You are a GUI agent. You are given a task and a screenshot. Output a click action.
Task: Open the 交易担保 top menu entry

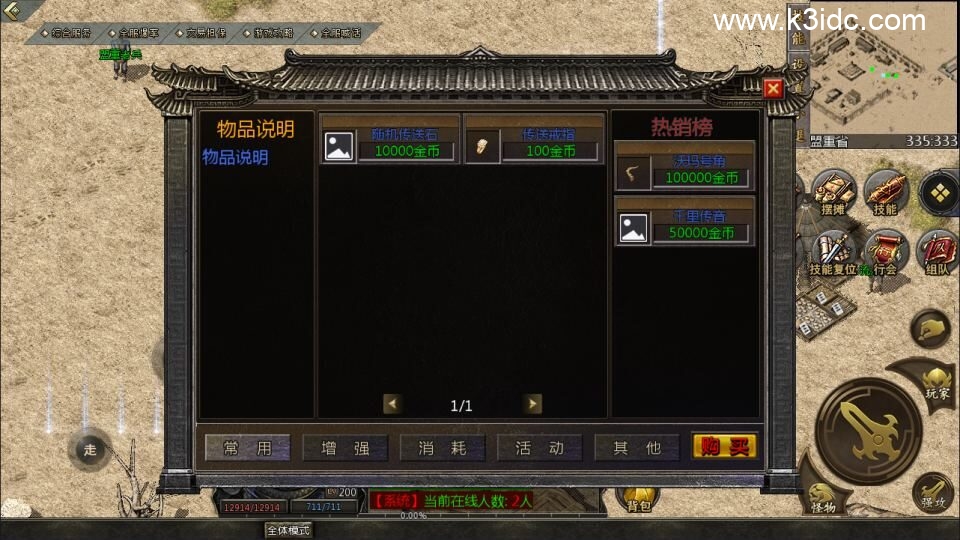(205, 33)
